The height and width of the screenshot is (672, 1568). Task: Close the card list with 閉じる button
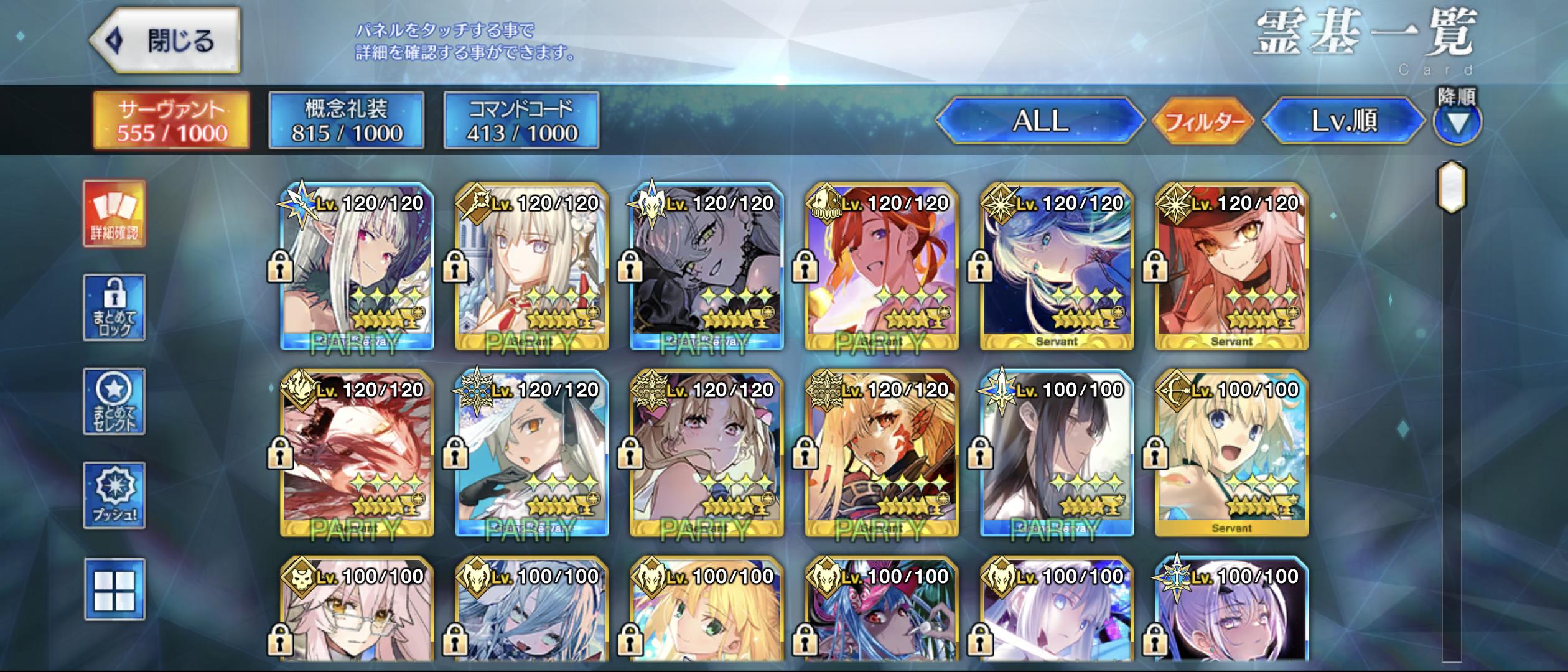(166, 41)
